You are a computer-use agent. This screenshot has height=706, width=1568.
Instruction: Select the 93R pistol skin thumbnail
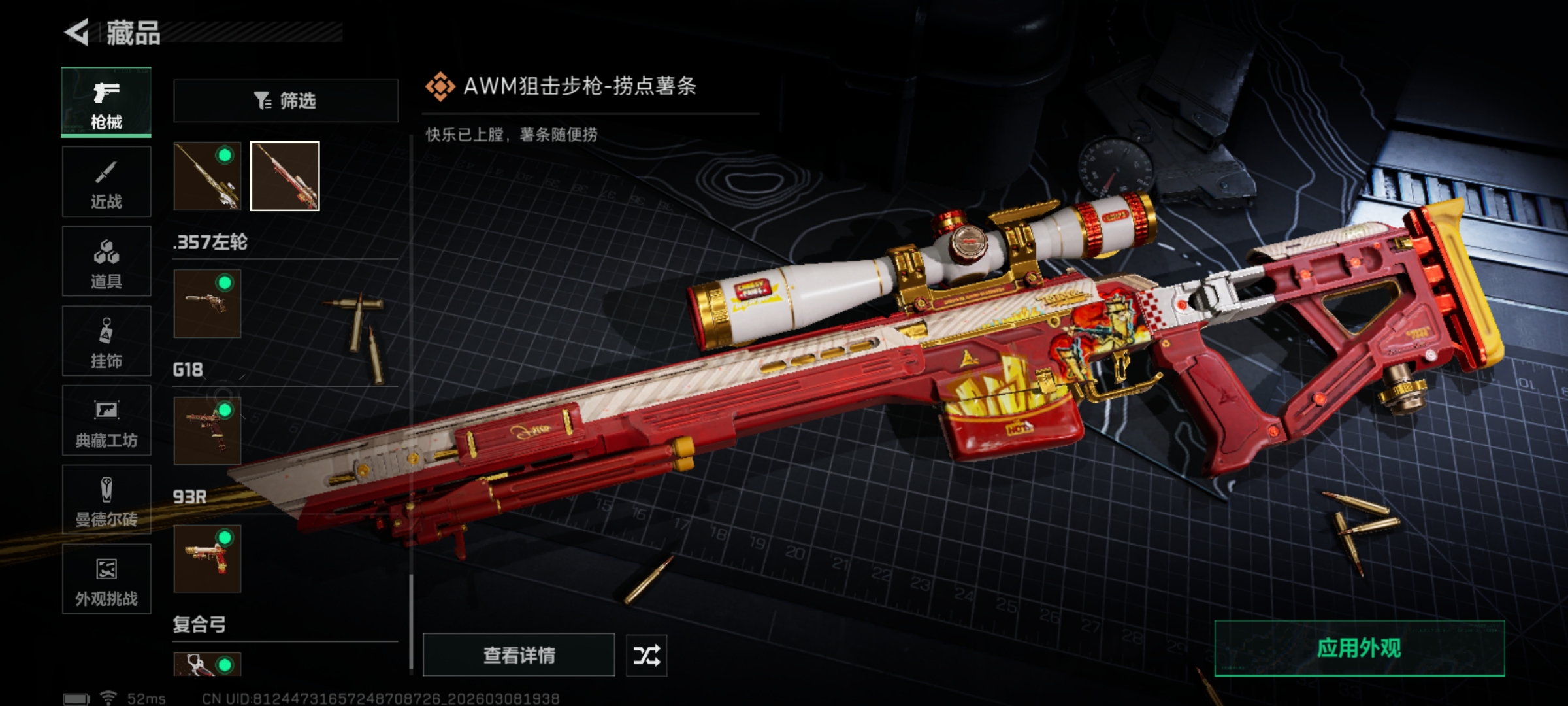coord(207,559)
